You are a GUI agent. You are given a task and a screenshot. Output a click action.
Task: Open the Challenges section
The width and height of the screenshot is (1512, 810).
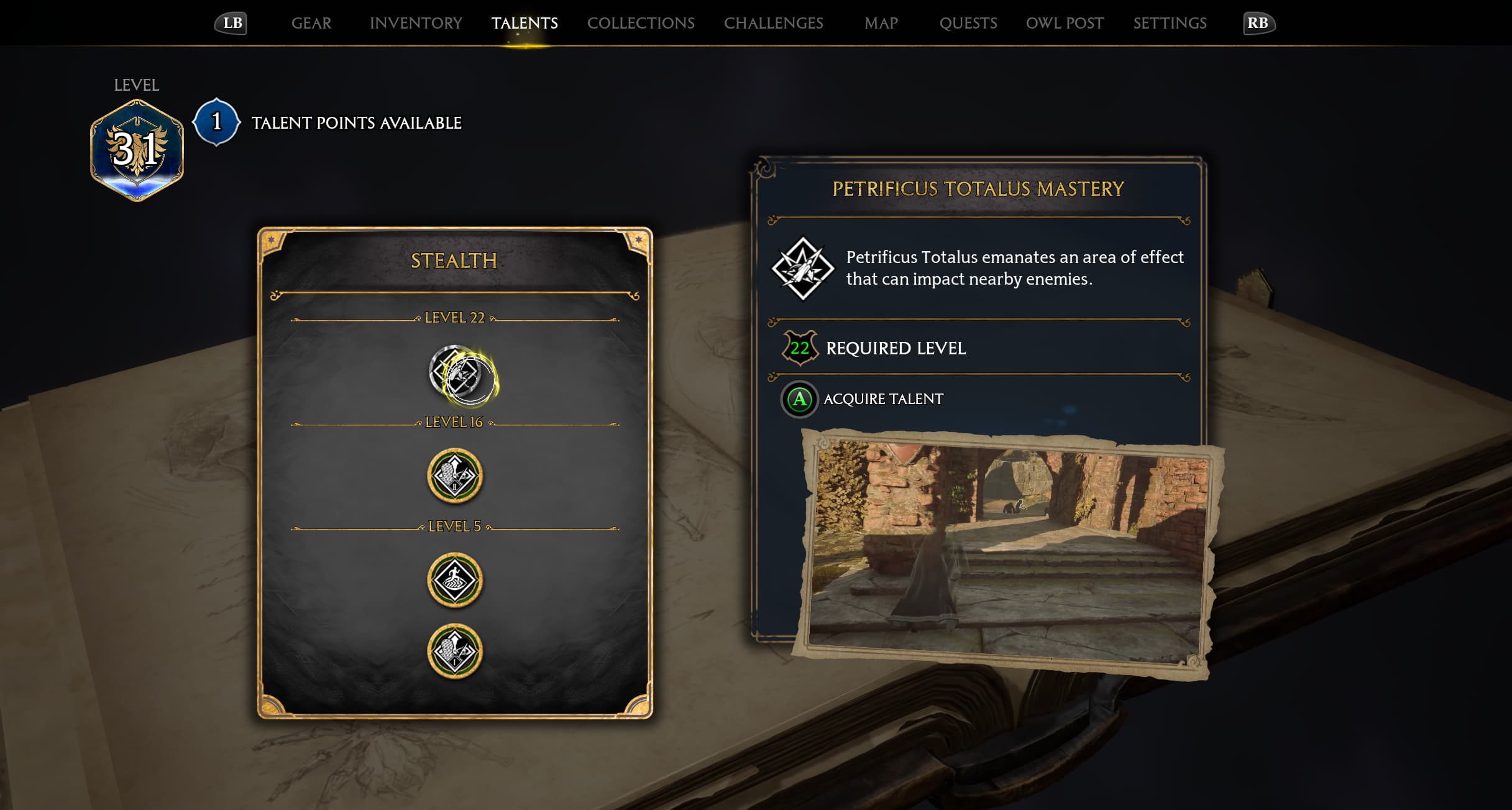pyautogui.click(x=774, y=23)
